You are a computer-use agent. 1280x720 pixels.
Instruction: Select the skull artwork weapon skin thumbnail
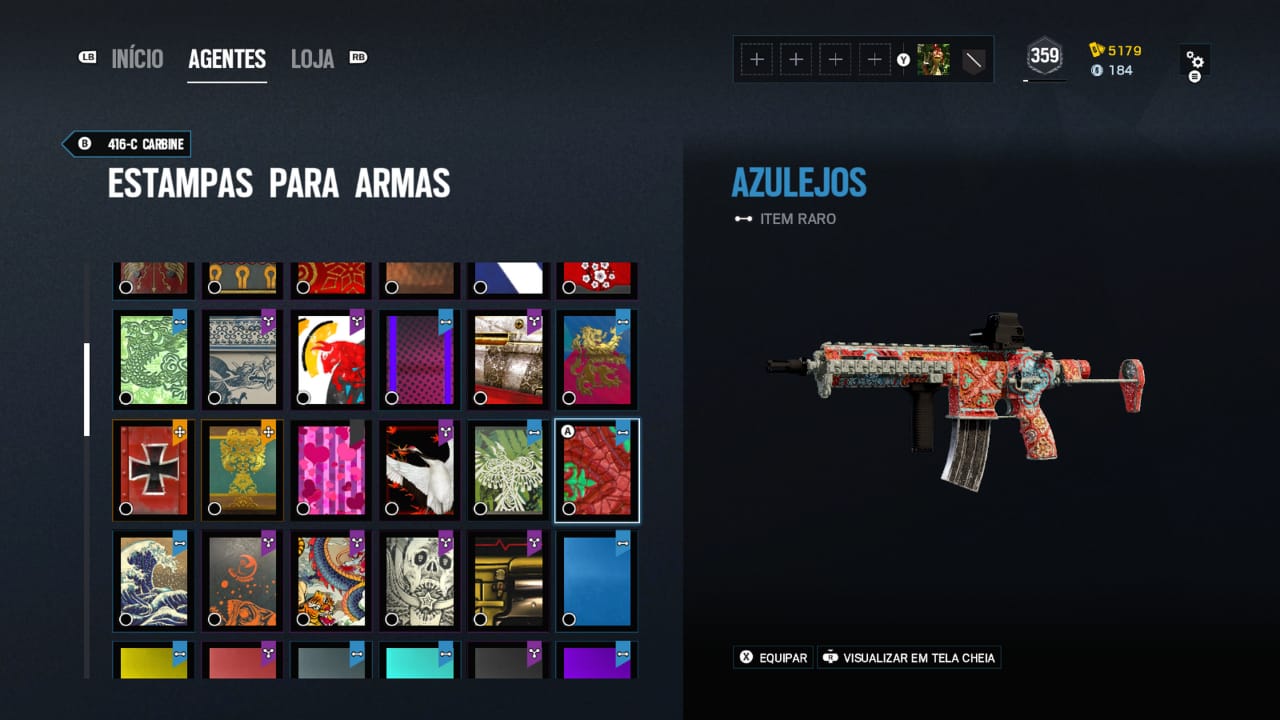tap(418, 578)
